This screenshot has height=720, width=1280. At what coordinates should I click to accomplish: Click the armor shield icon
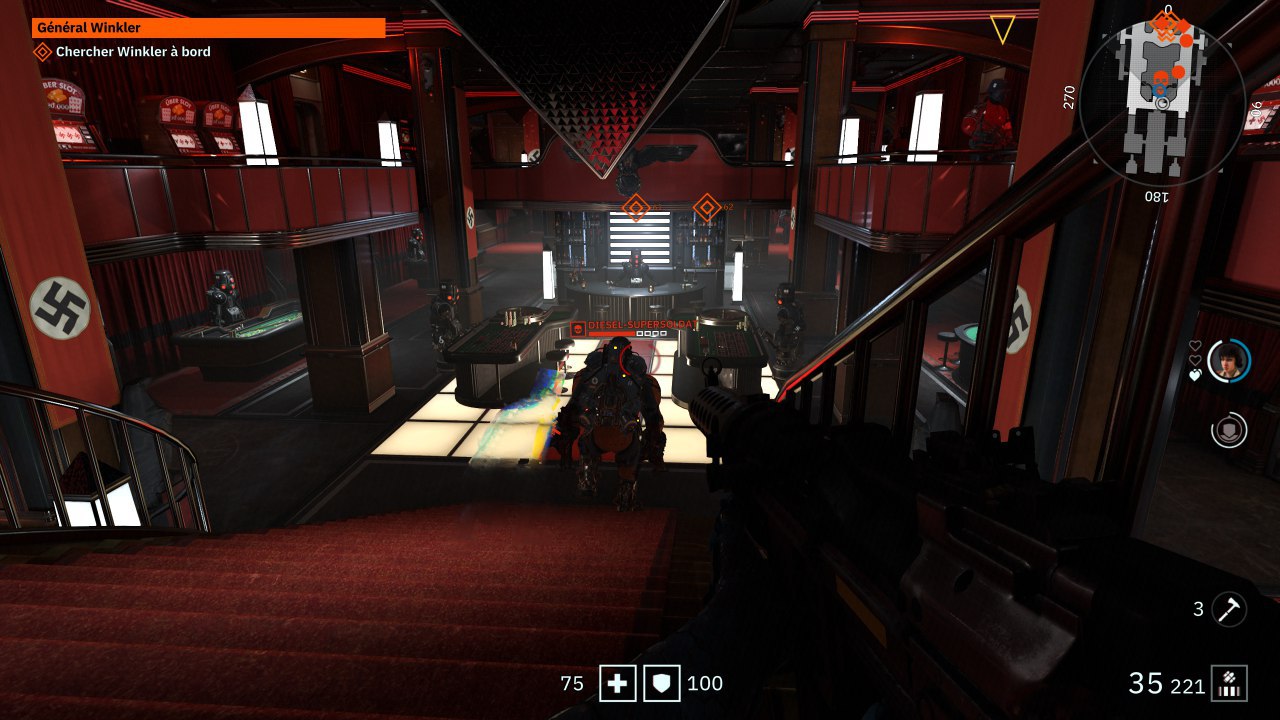pyautogui.click(x=661, y=684)
